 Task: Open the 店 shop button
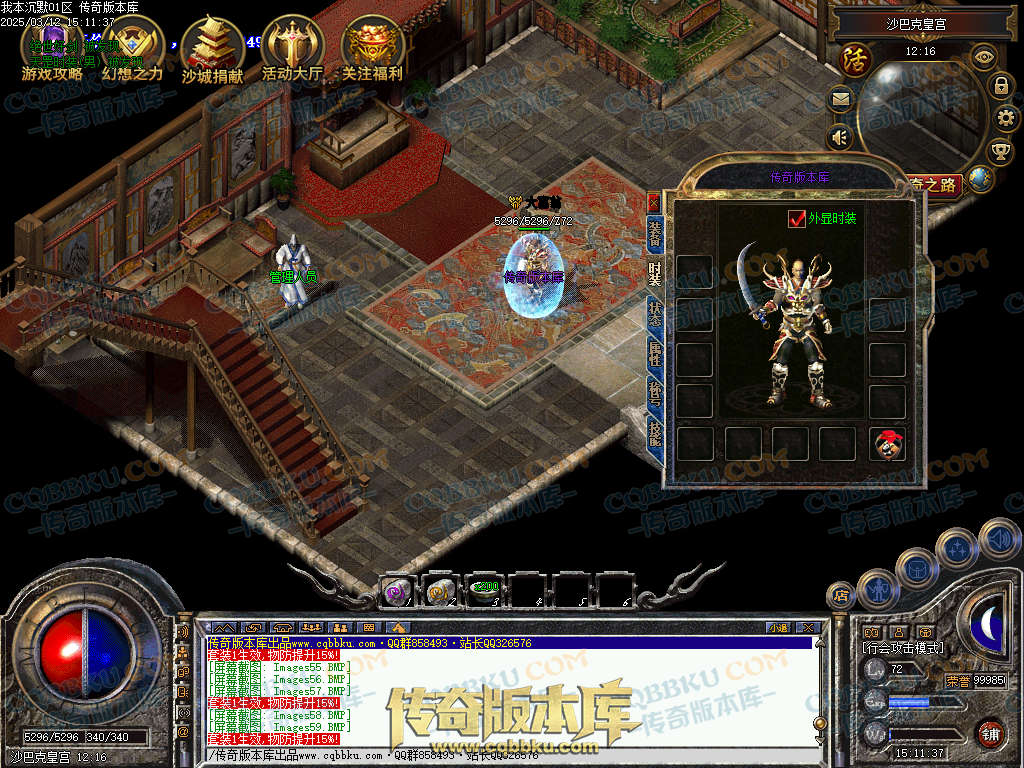(841, 596)
